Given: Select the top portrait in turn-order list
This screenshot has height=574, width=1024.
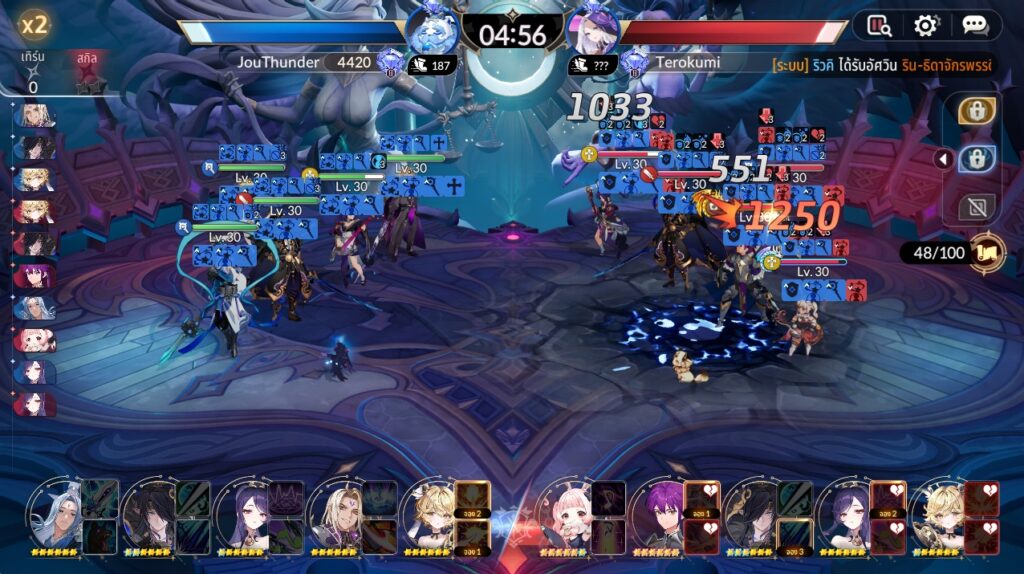Looking at the screenshot, I should point(34,116).
